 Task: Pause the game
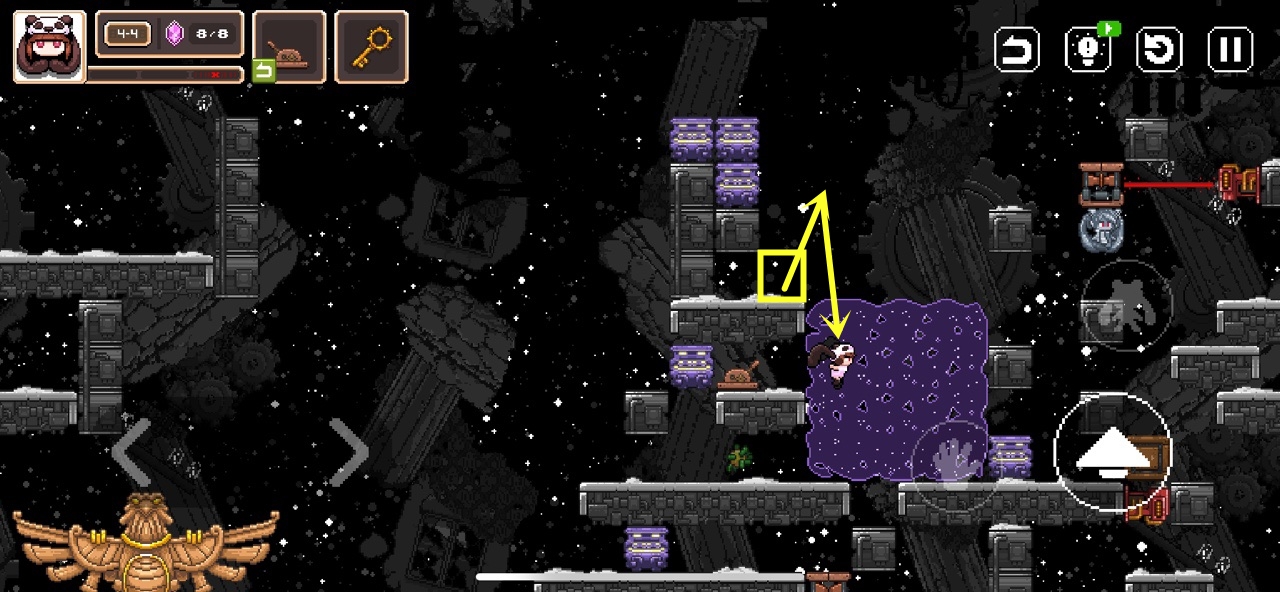click(1230, 49)
